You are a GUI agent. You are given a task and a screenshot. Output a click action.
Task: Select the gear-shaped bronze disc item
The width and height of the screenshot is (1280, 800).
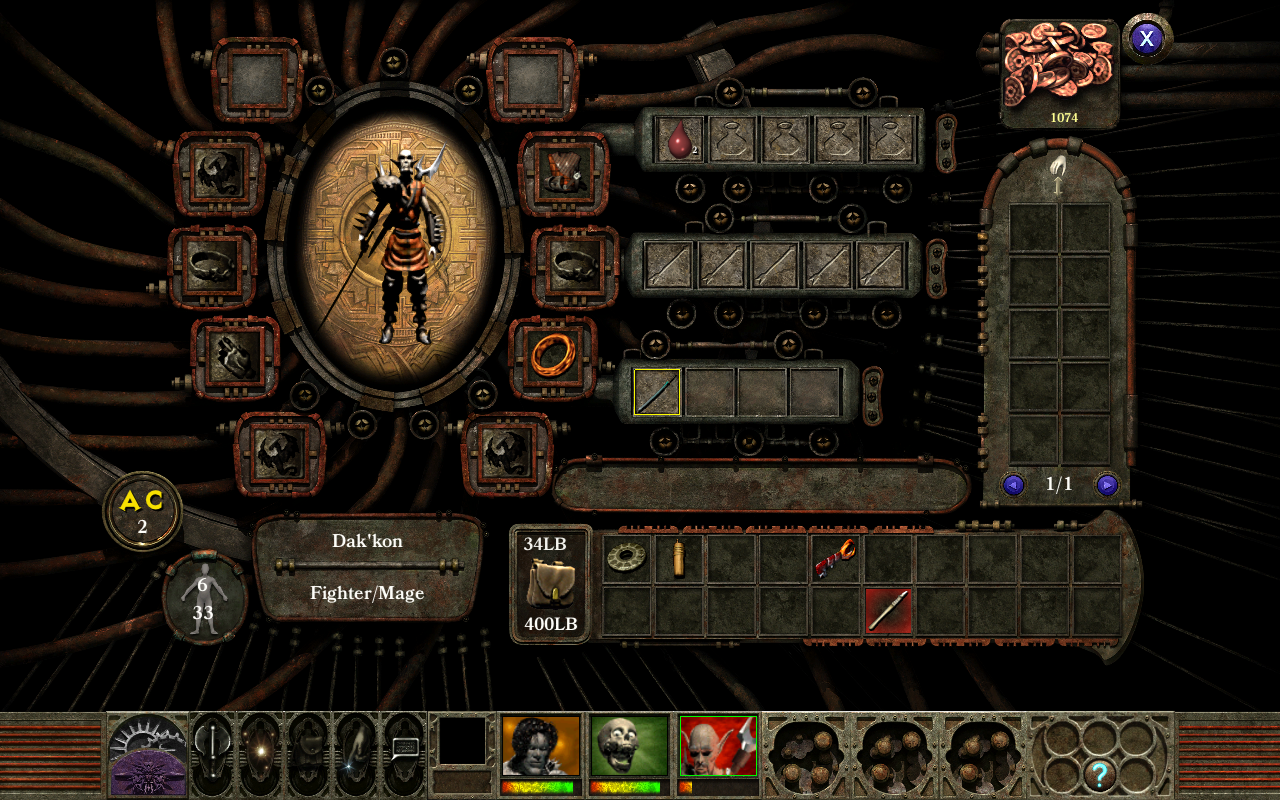pos(629,556)
